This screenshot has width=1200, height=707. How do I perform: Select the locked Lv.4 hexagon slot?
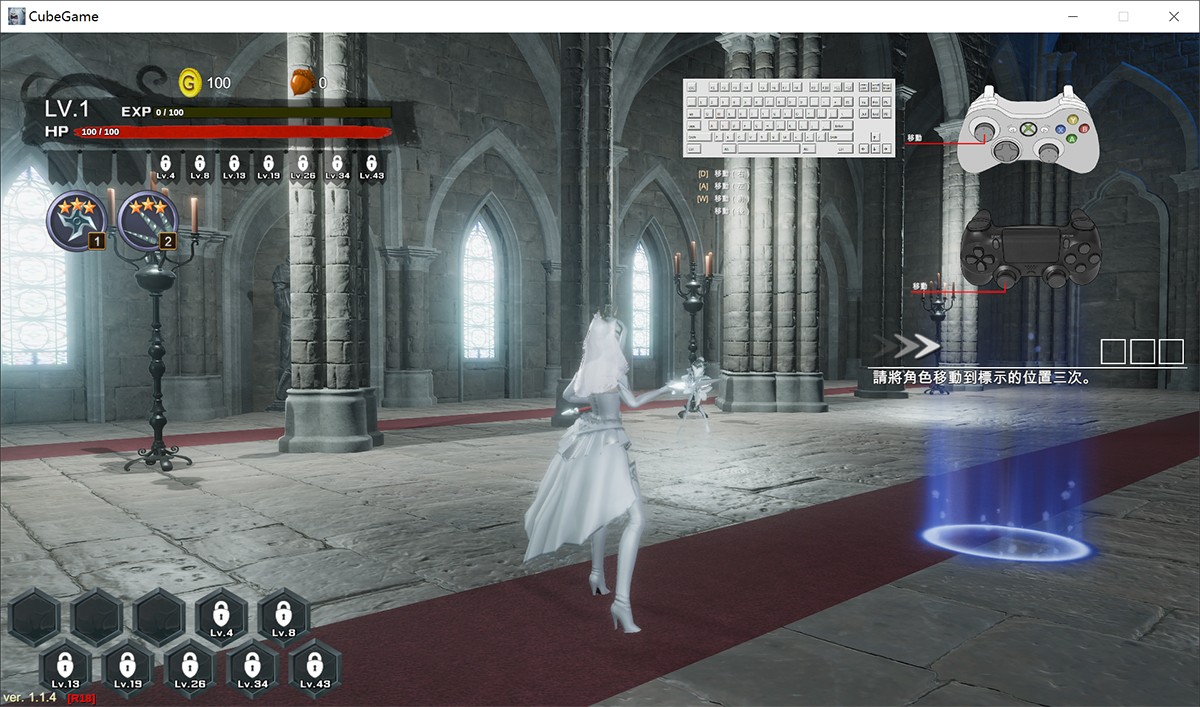[222, 616]
